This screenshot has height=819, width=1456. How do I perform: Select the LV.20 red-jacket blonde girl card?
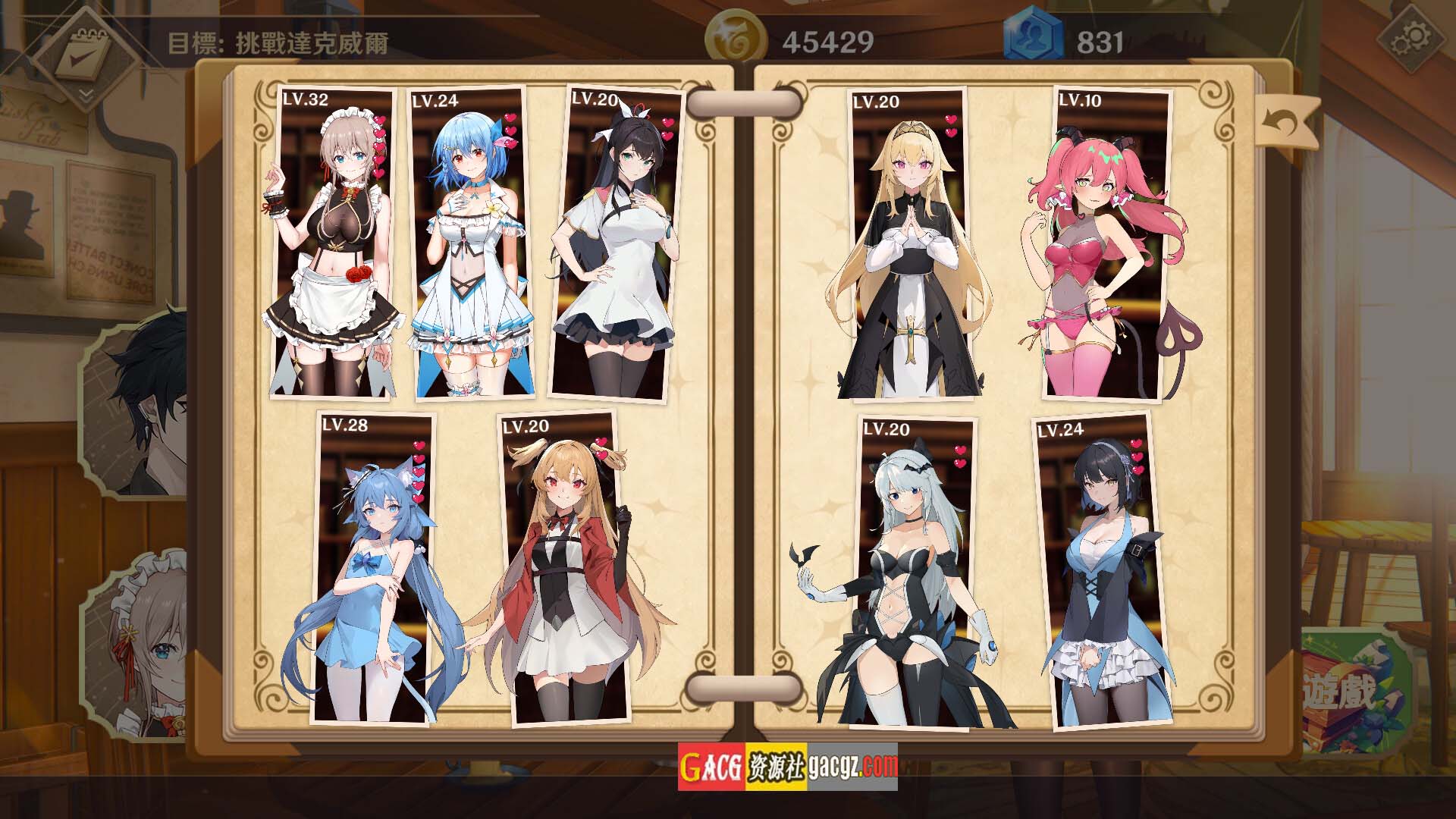[x=565, y=569]
